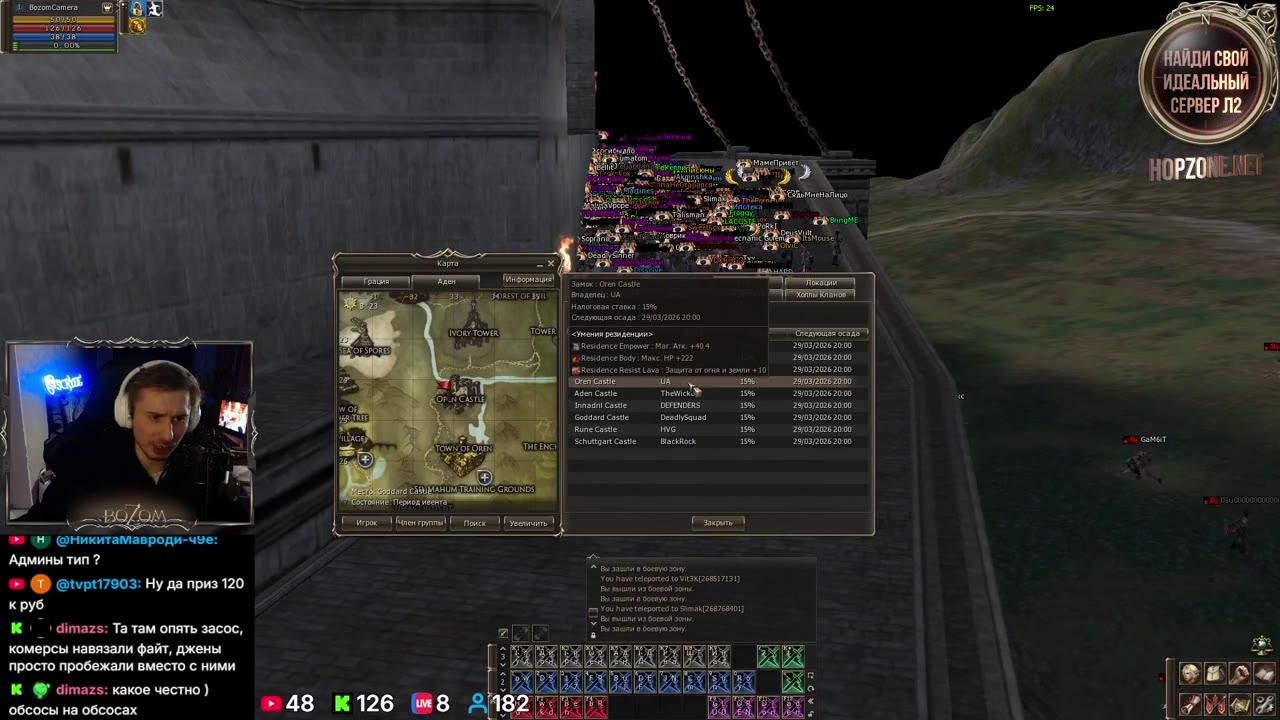Toggle the Информация panel button
Screen dimensions: 1280x720
pyautogui.click(x=528, y=280)
